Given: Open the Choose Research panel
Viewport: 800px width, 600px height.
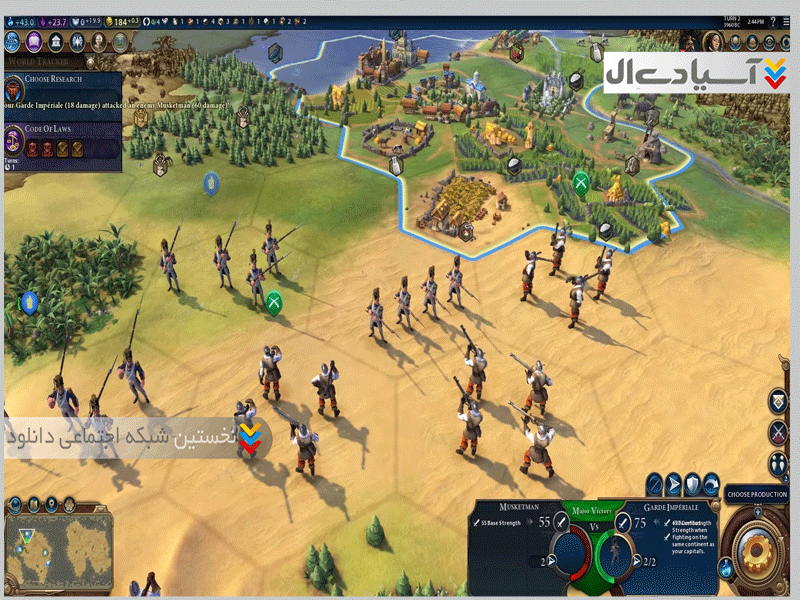Looking at the screenshot, I should tap(60, 80).
